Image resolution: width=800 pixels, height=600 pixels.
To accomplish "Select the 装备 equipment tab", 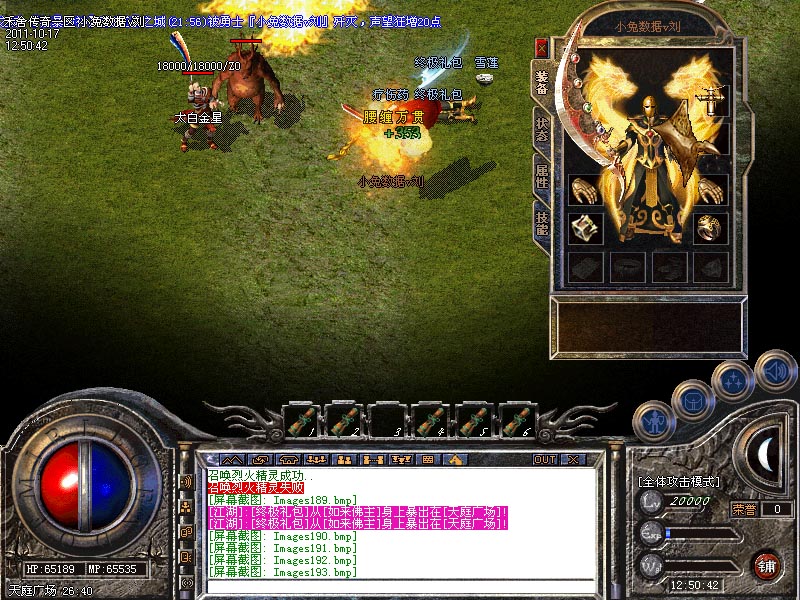I will click(x=541, y=82).
